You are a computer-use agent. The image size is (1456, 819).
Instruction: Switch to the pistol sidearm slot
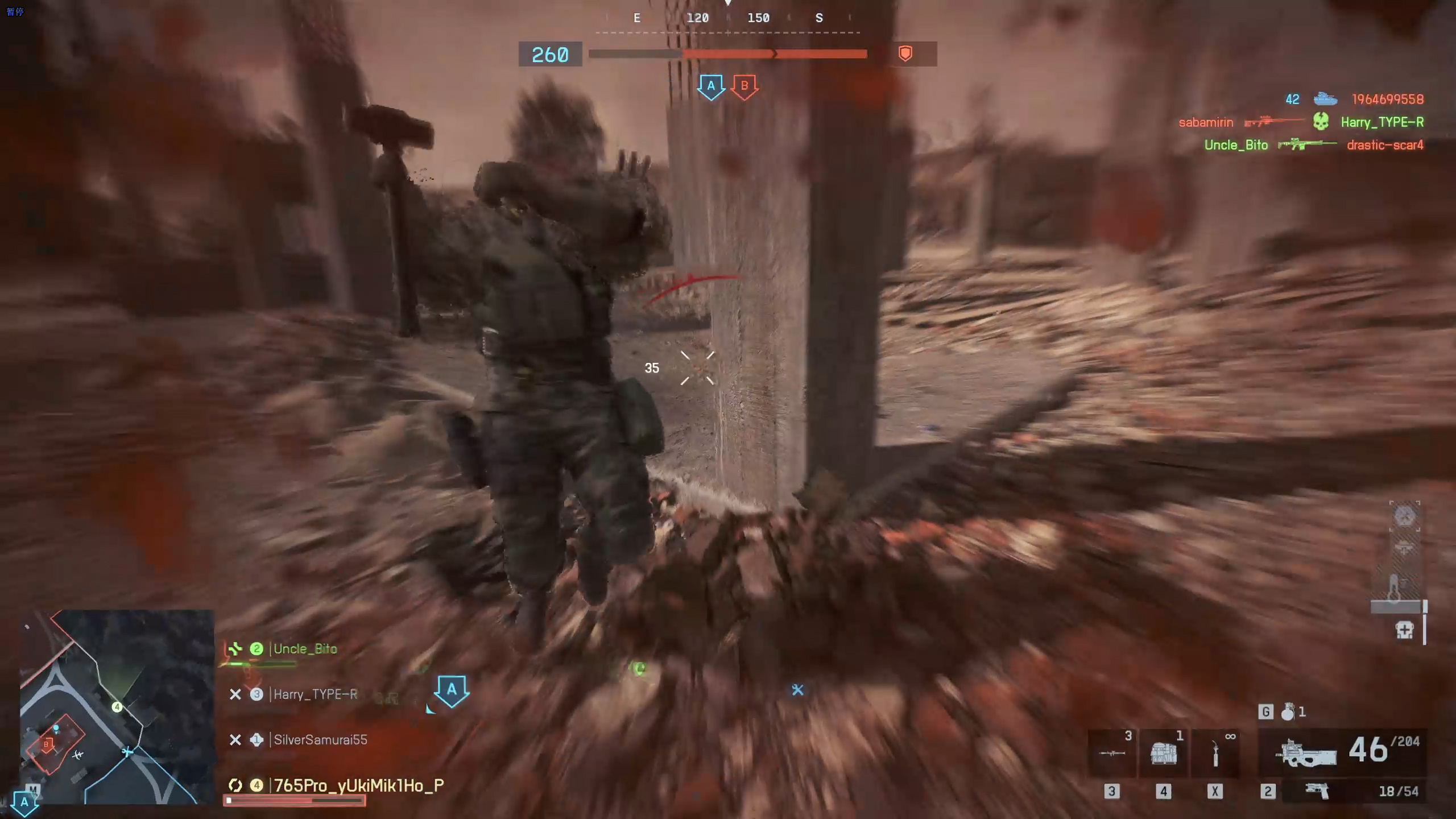coord(1317,791)
